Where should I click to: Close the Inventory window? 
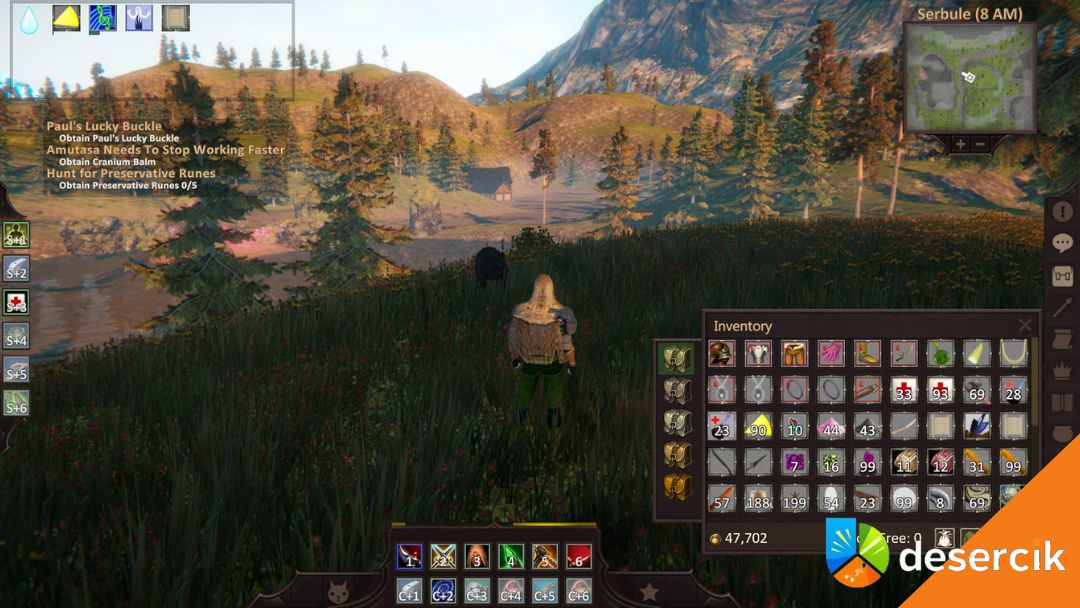(1024, 325)
